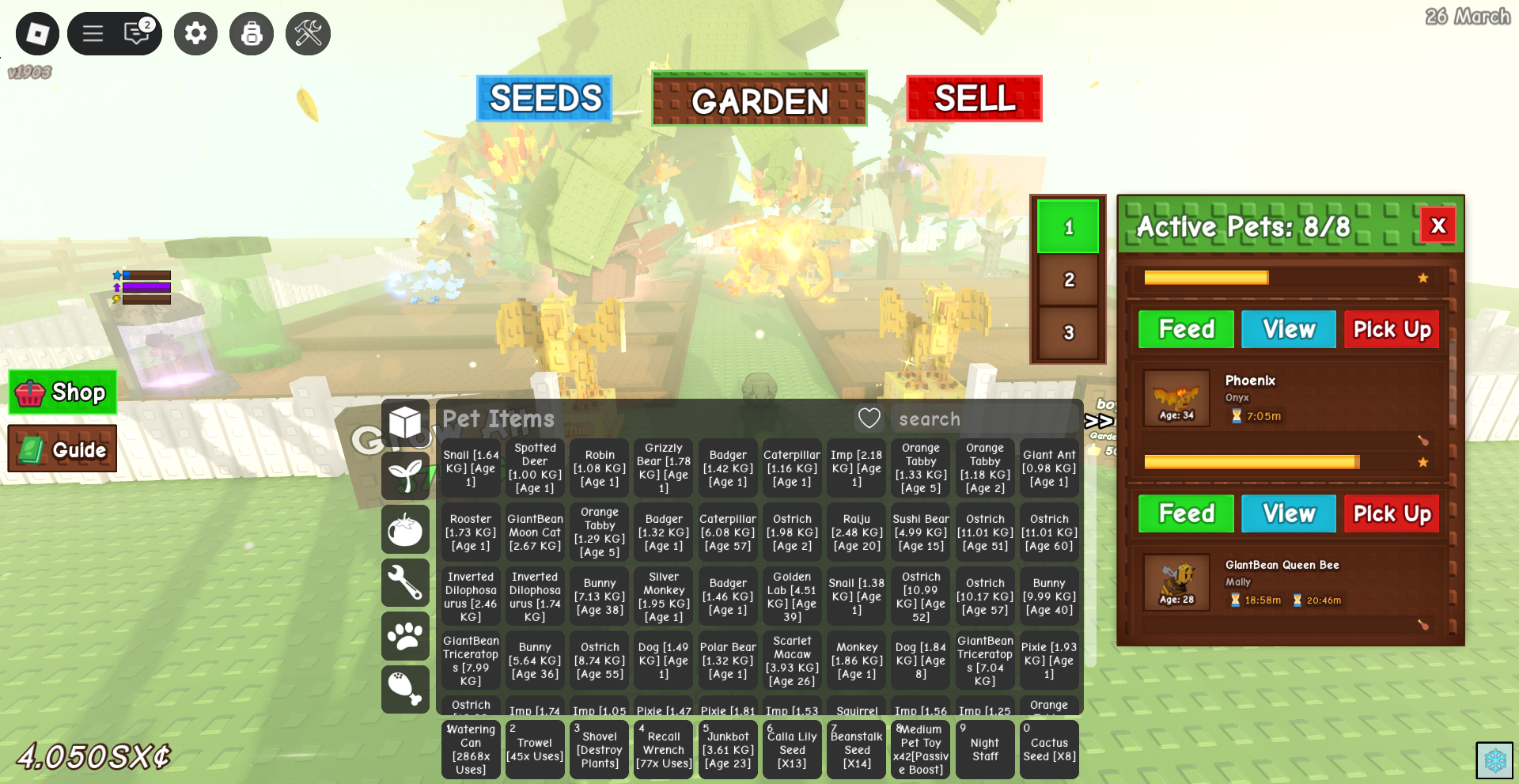This screenshot has width=1519, height=784.
Task: Open the Roblox chat window
Action: point(138,34)
